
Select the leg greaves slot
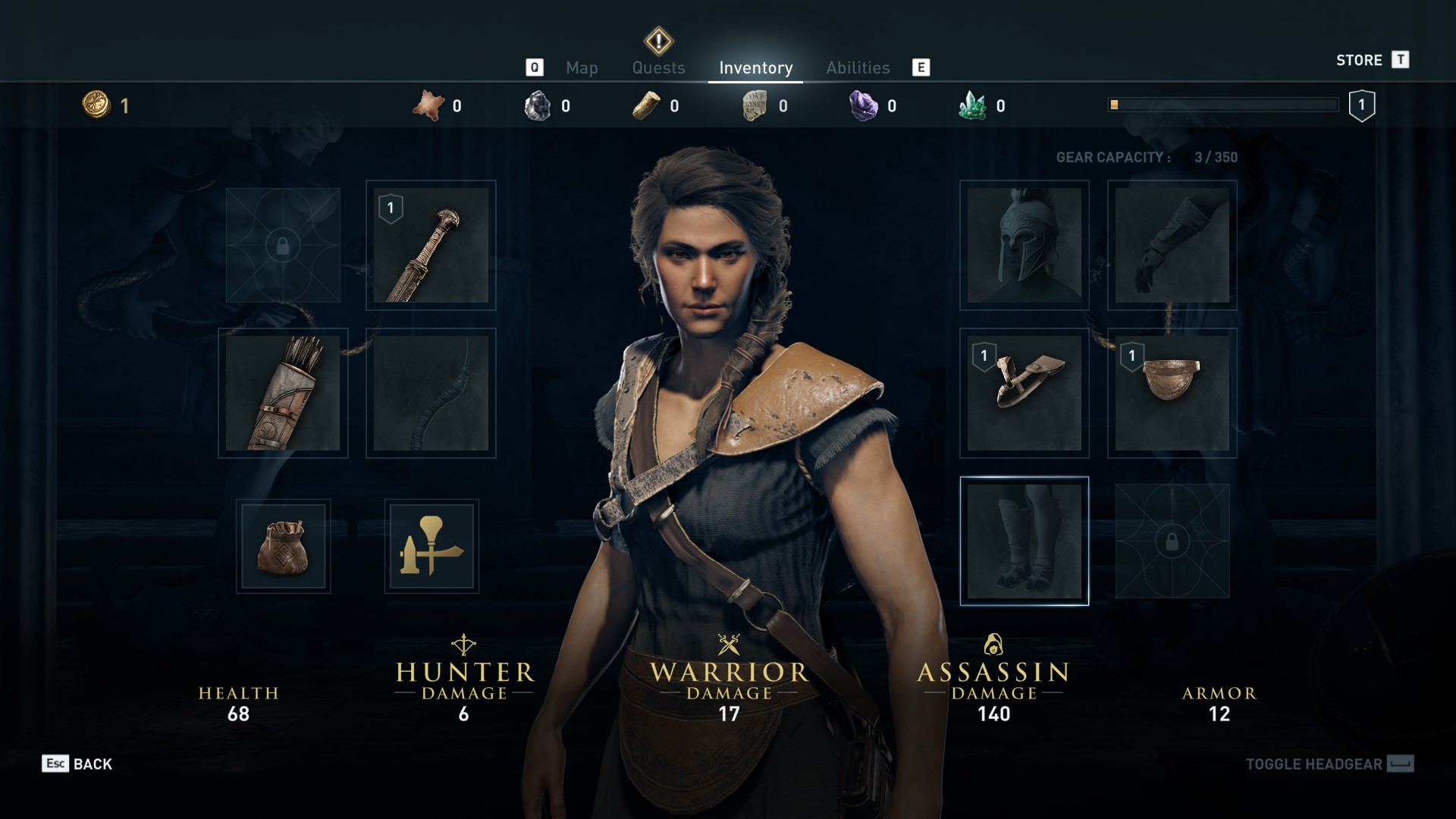(x=1024, y=541)
